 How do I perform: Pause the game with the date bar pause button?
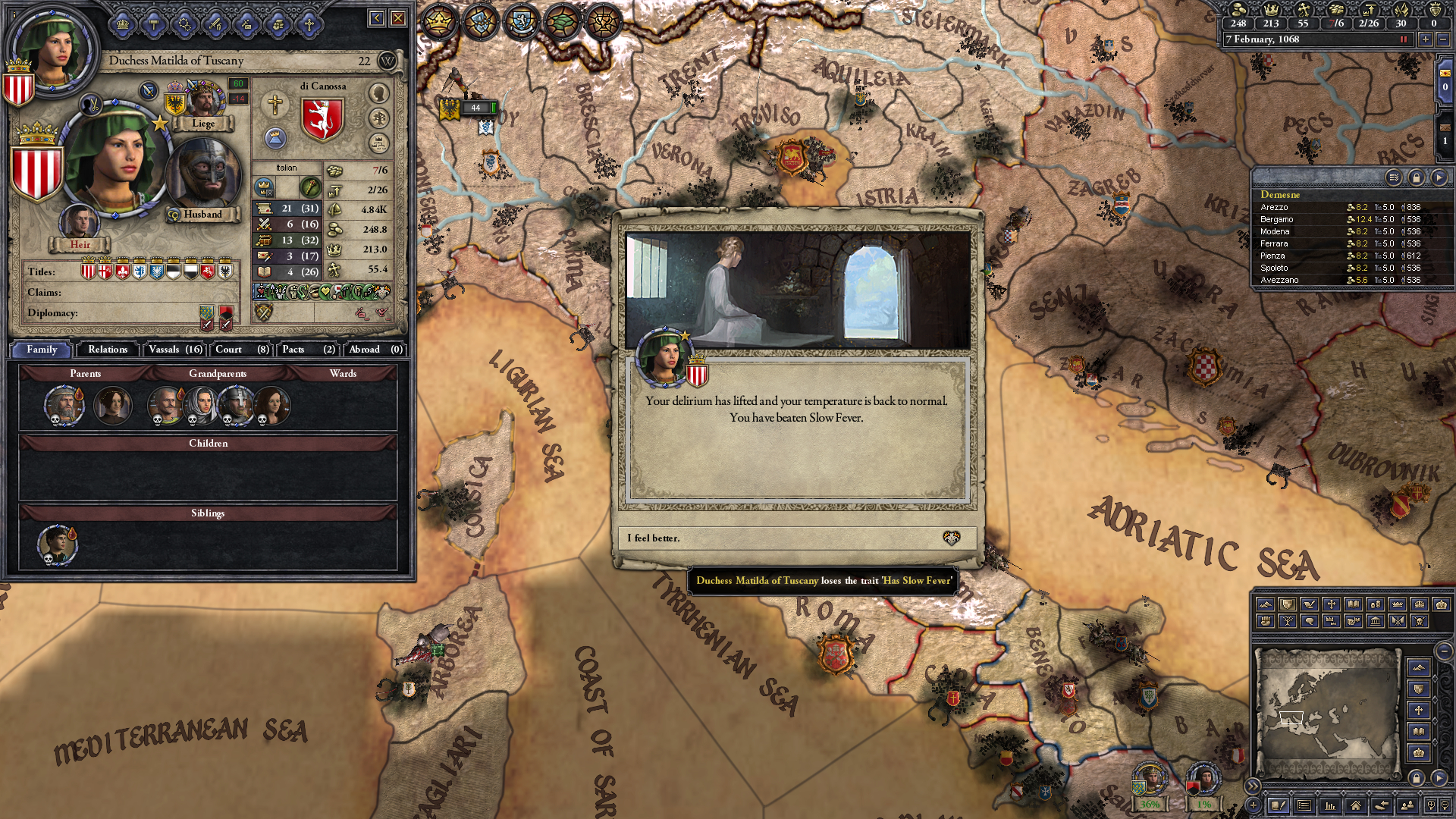click(x=1404, y=40)
